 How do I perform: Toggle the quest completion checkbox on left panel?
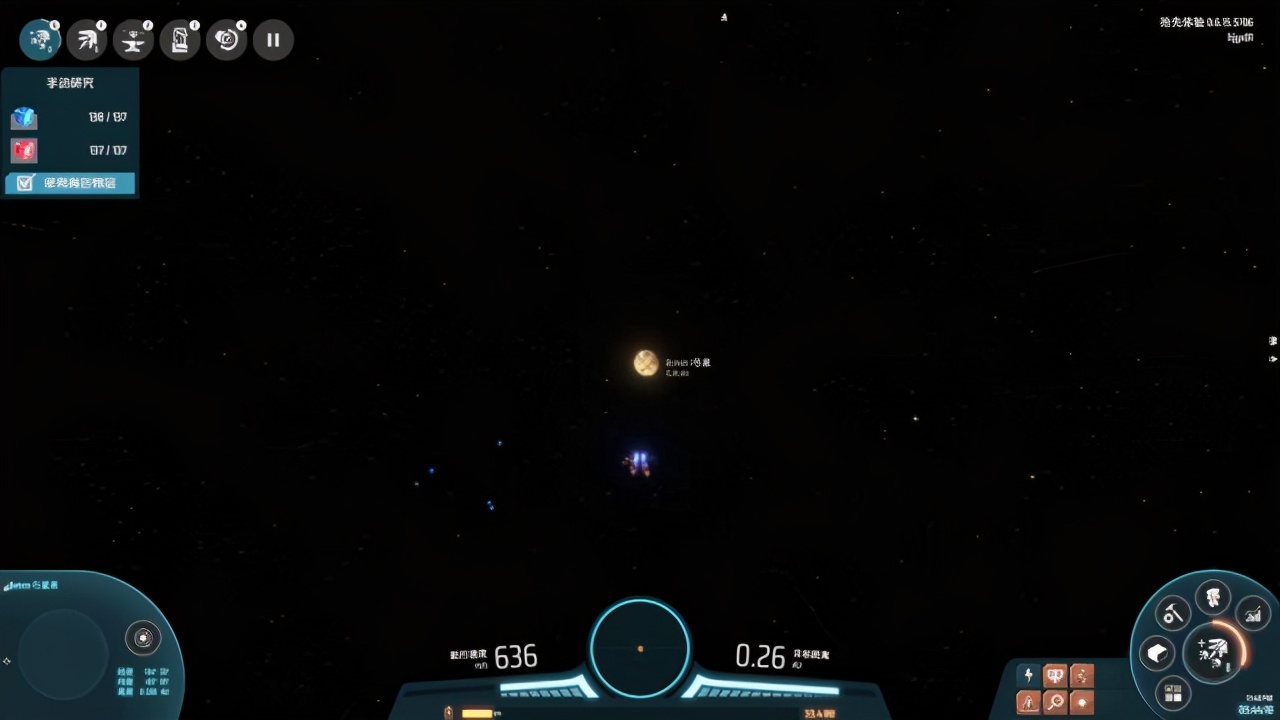pyautogui.click(x=26, y=183)
